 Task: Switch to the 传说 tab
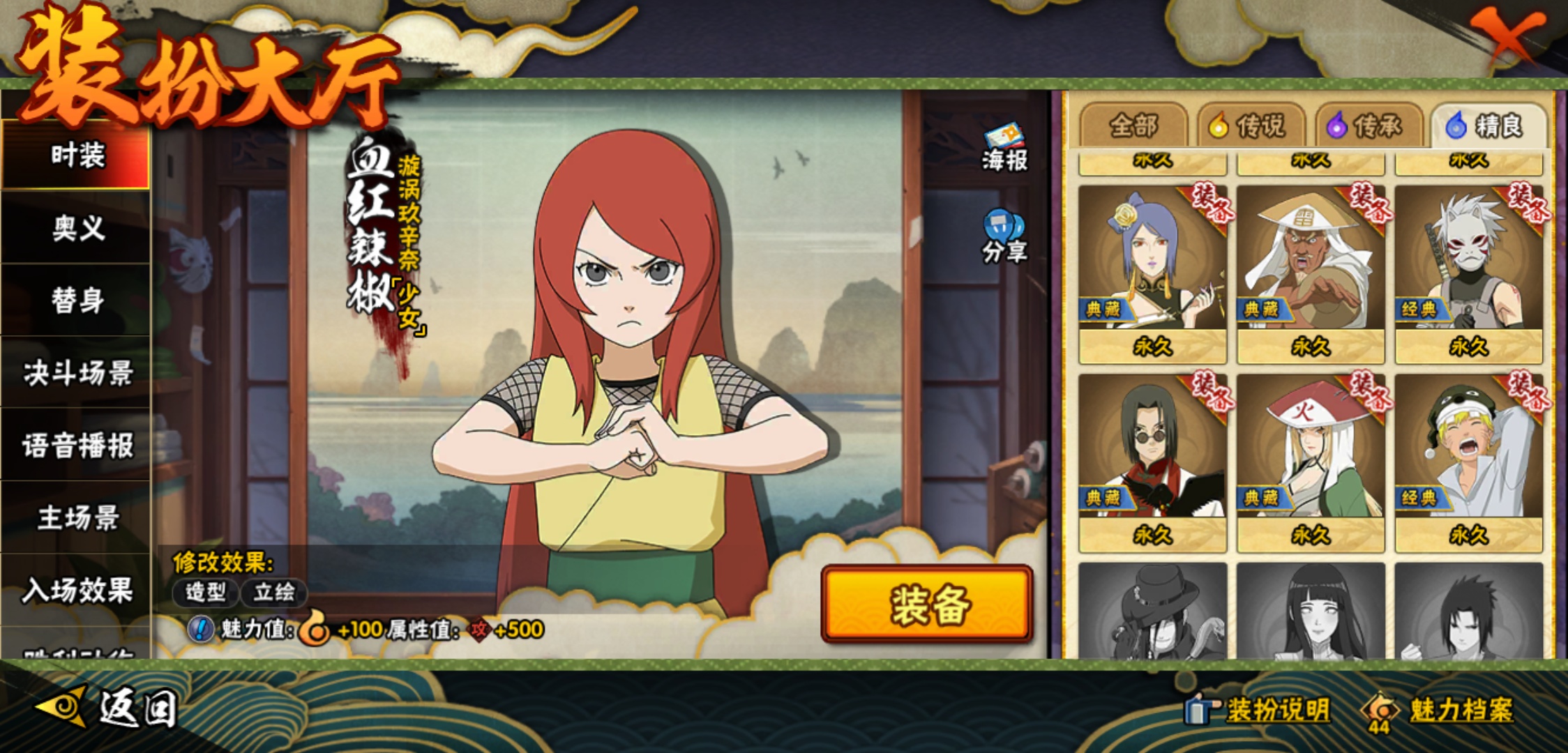(1252, 126)
